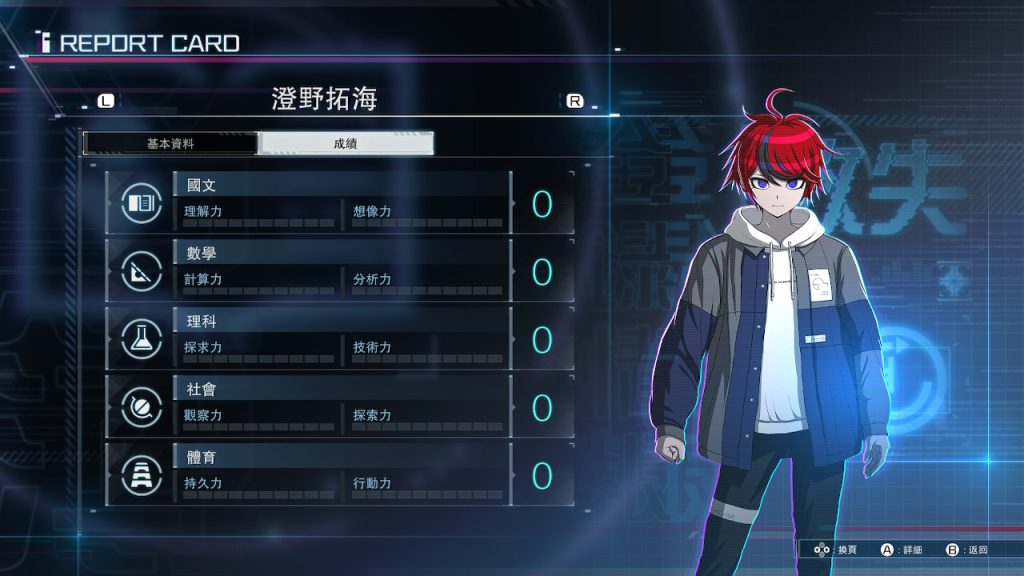Select the 成績 tab
Image resolution: width=1024 pixels, height=576 pixels.
(x=345, y=143)
